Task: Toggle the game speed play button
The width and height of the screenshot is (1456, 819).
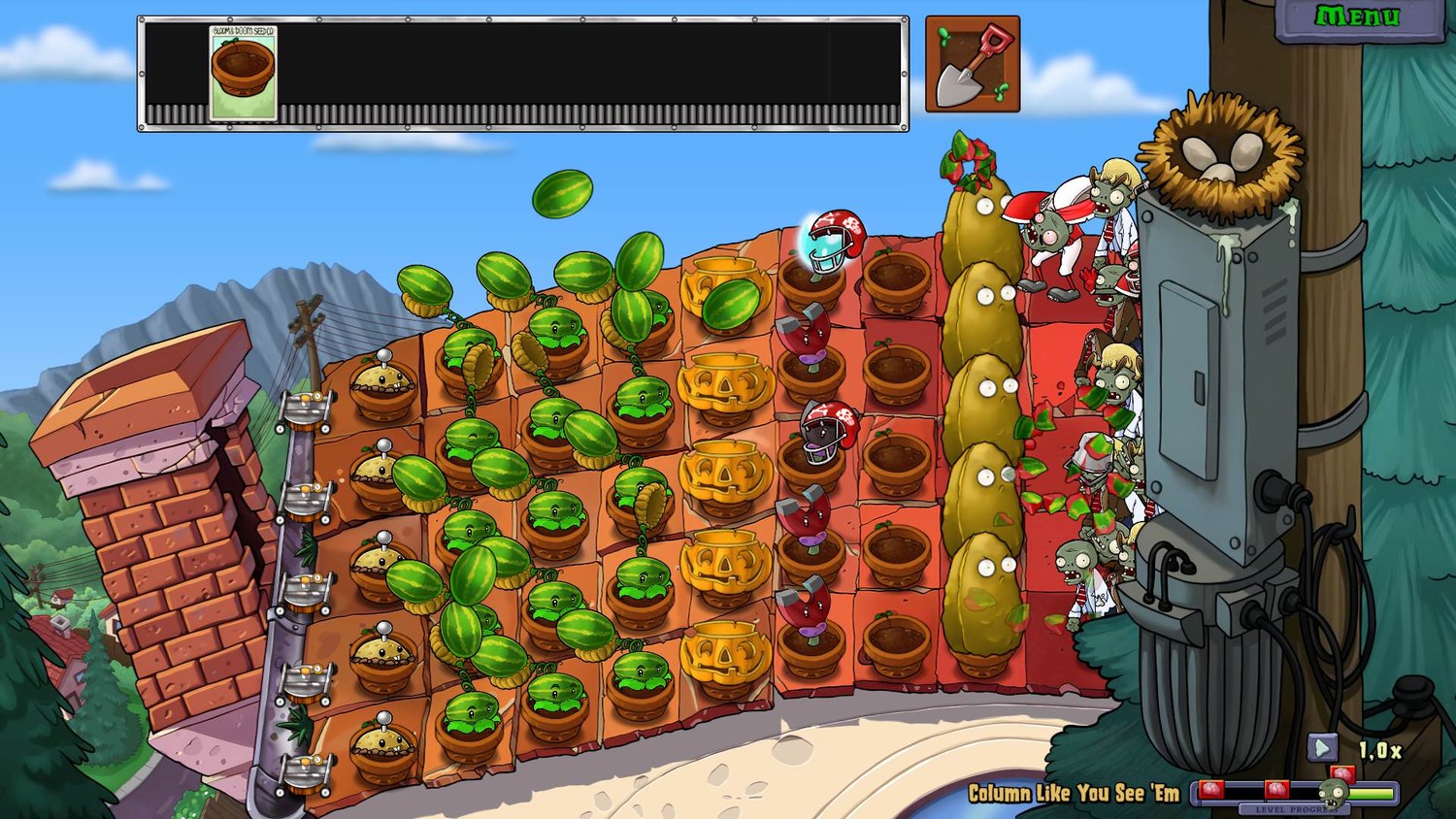Action: click(x=1322, y=747)
